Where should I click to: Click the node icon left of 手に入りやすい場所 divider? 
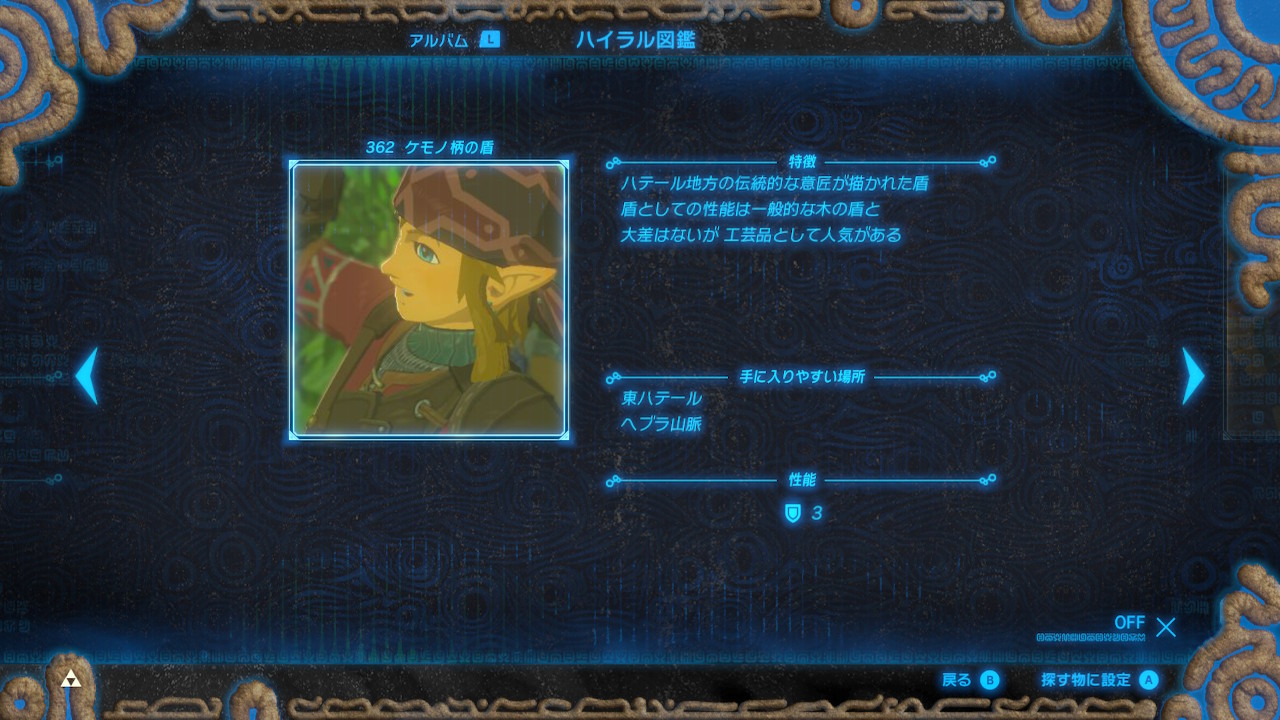tap(615, 379)
